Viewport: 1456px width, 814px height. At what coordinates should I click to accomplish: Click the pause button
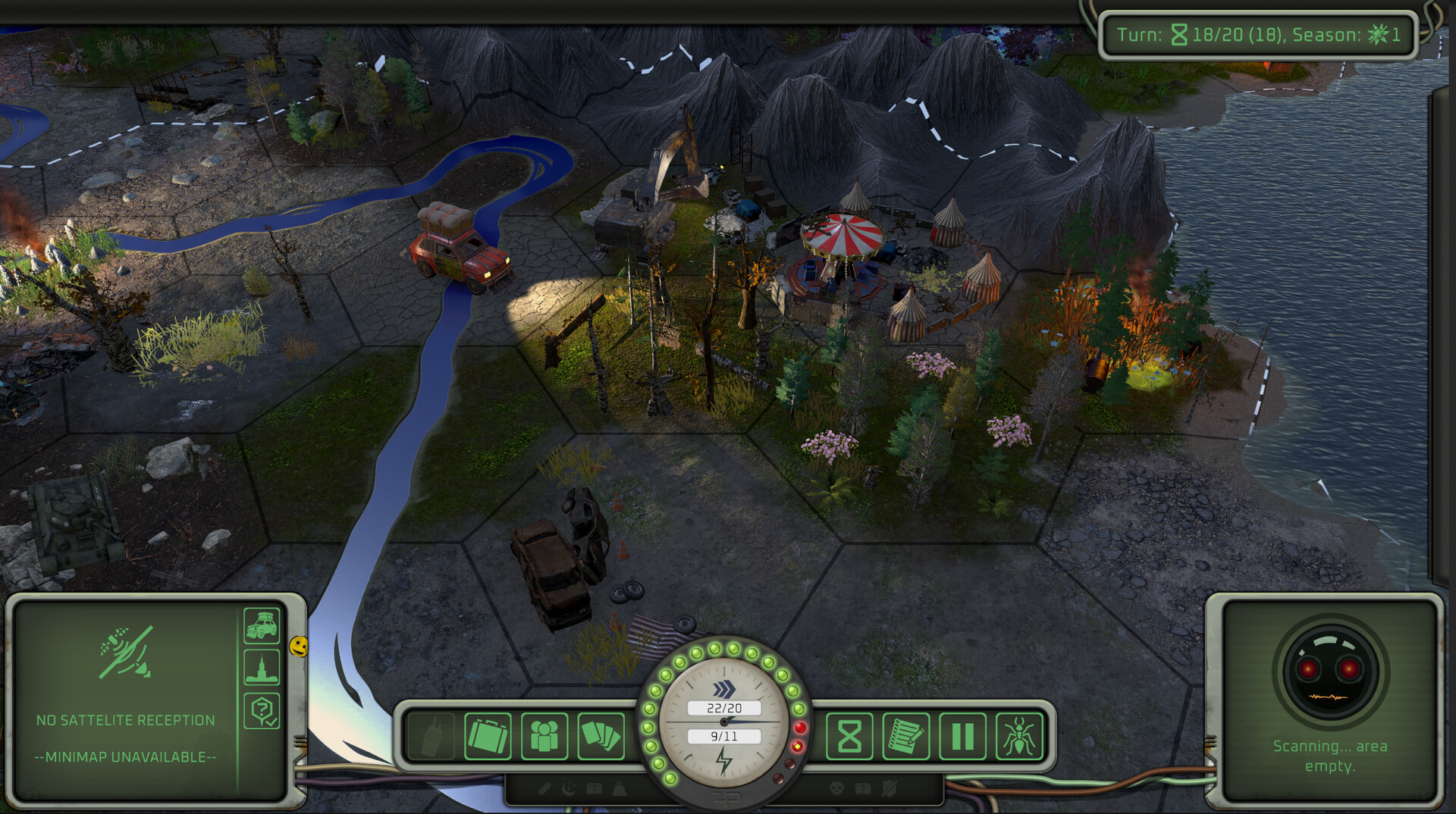click(x=962, y=736)
